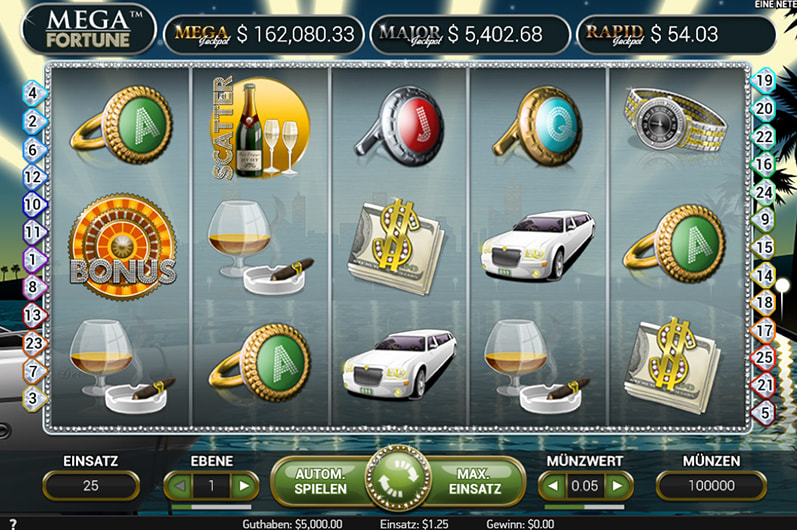Lower the Münzwert coin value
The image size is (797, 530).
coord(553,486)
